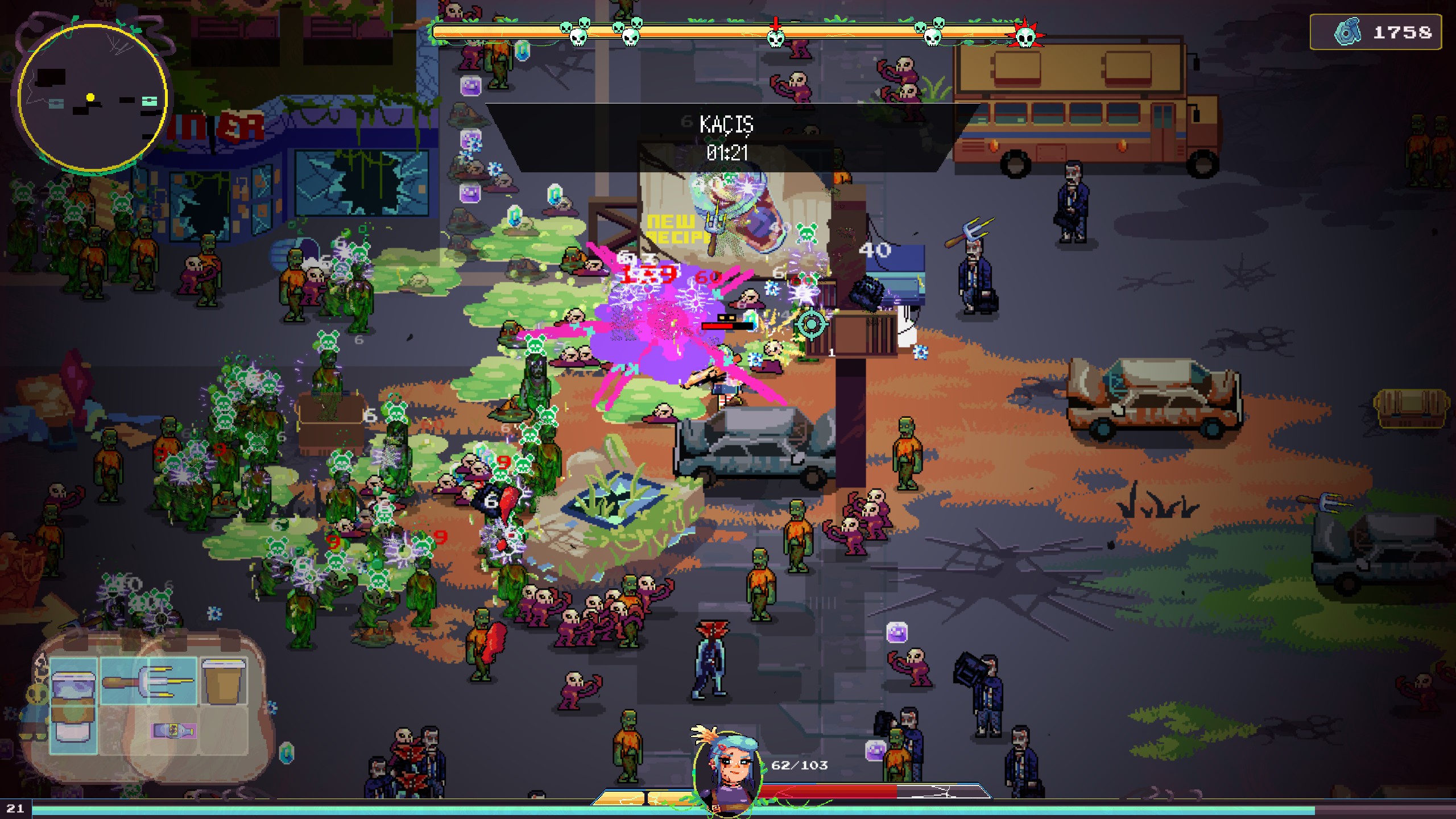
Task: Choose the brown cup item slot
Action: point(224,681)
